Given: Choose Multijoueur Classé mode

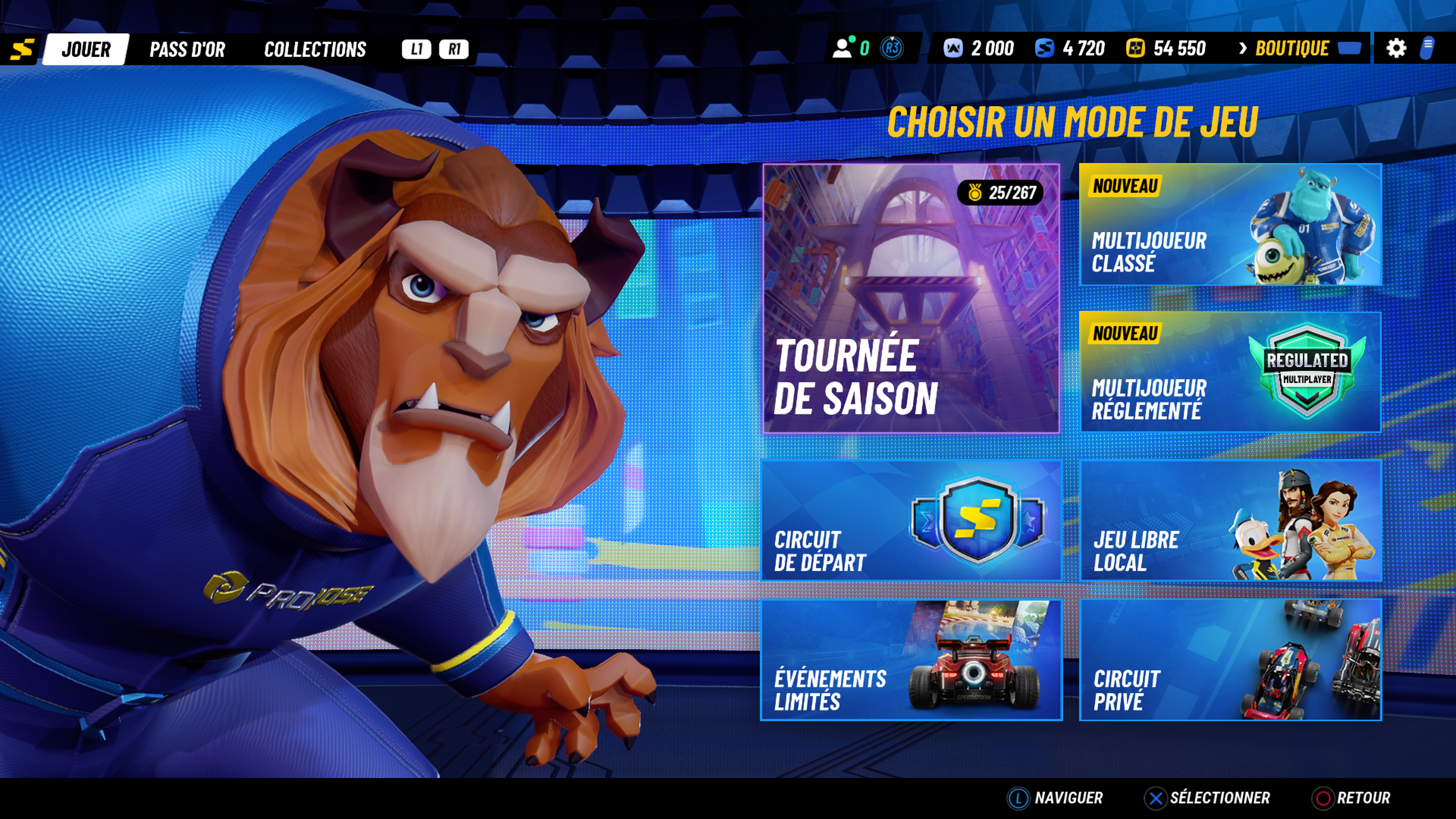Looking at the screenshot, I should [1230, 224].
